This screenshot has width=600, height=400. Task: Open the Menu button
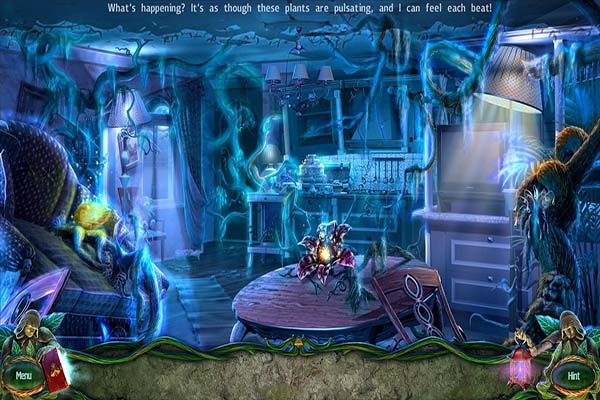[x=22, y=376]
